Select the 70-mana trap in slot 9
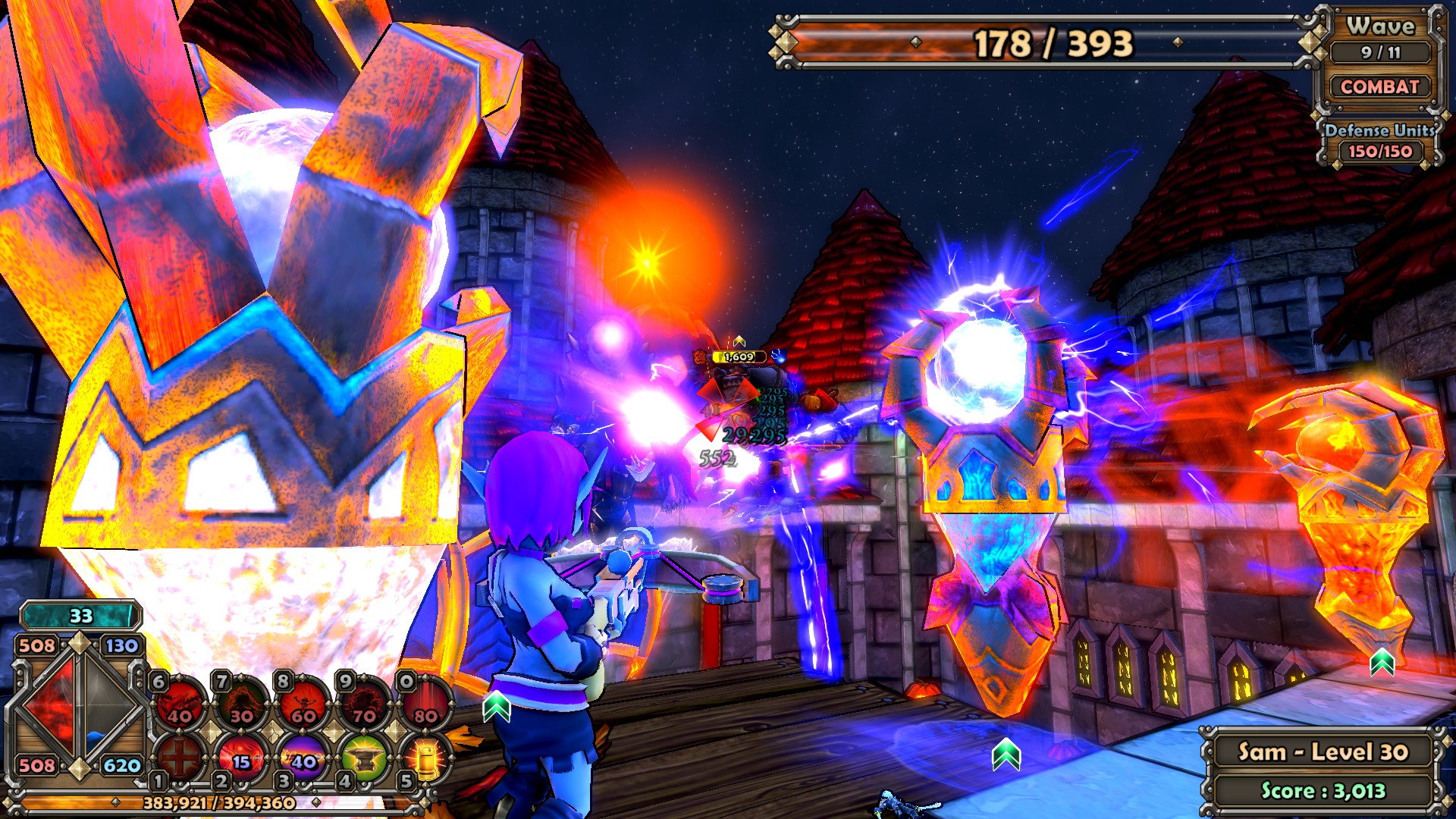 tap(365, 703)
